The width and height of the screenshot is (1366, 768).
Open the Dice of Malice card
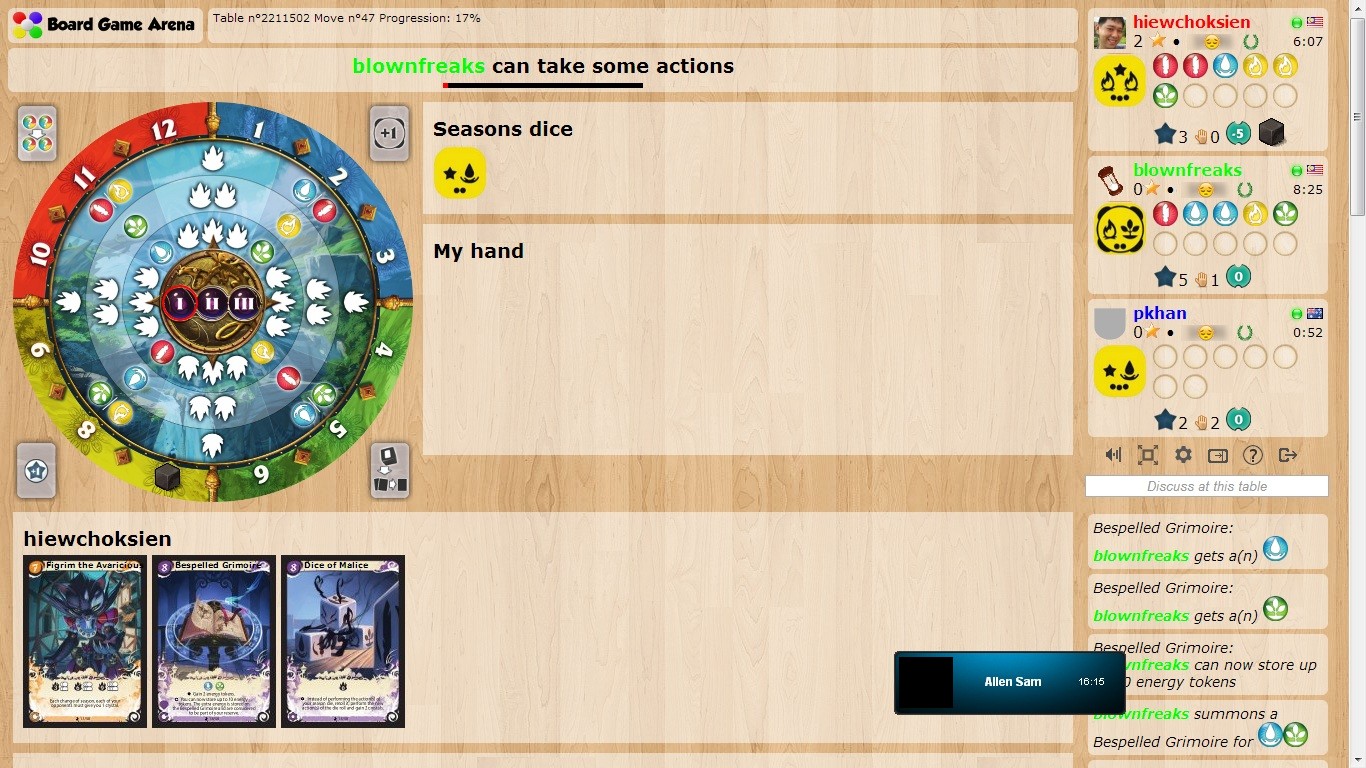(343, 641)
